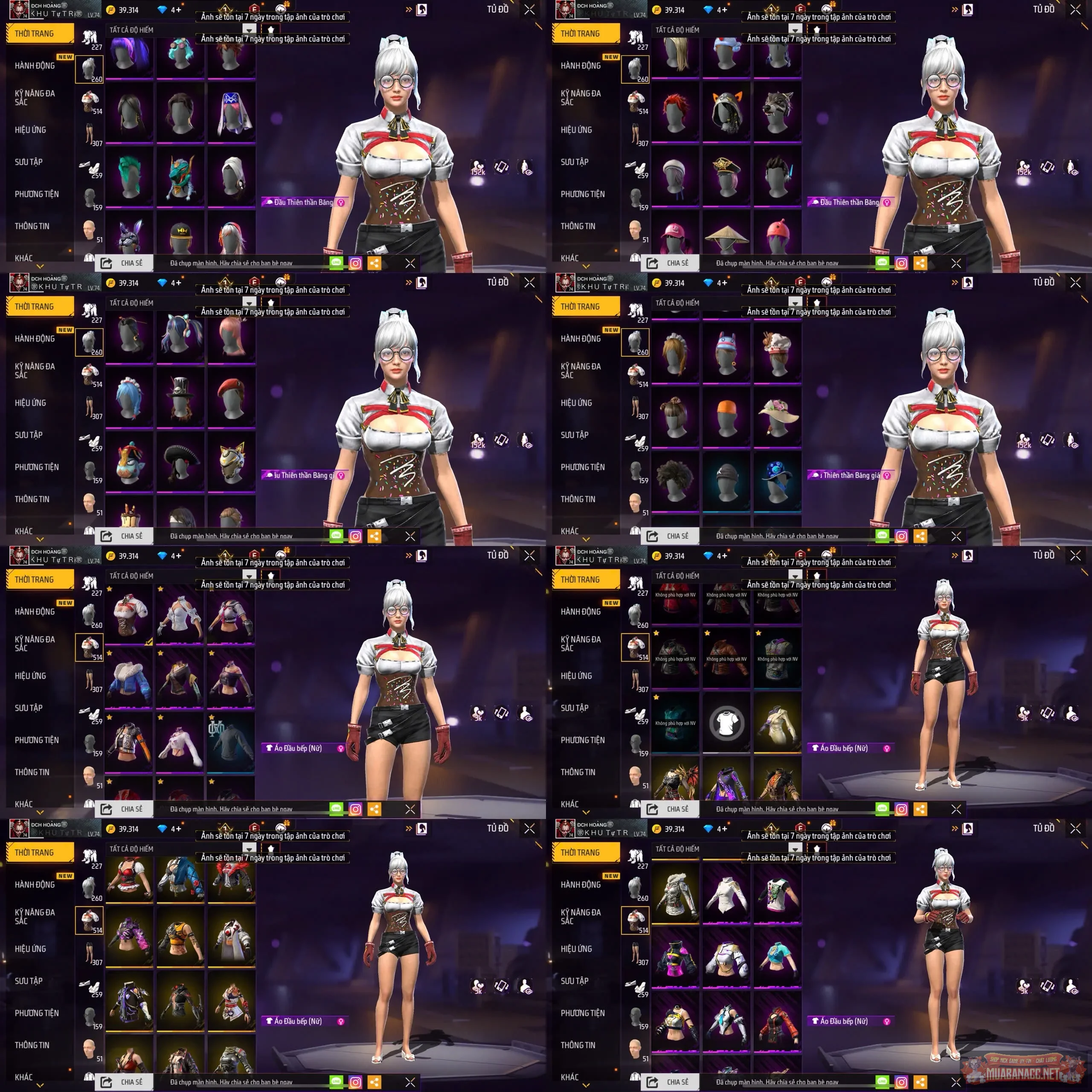1092x1092 pixels.
Task: Tap the green Zalo share icon
Action: (337, 263)
